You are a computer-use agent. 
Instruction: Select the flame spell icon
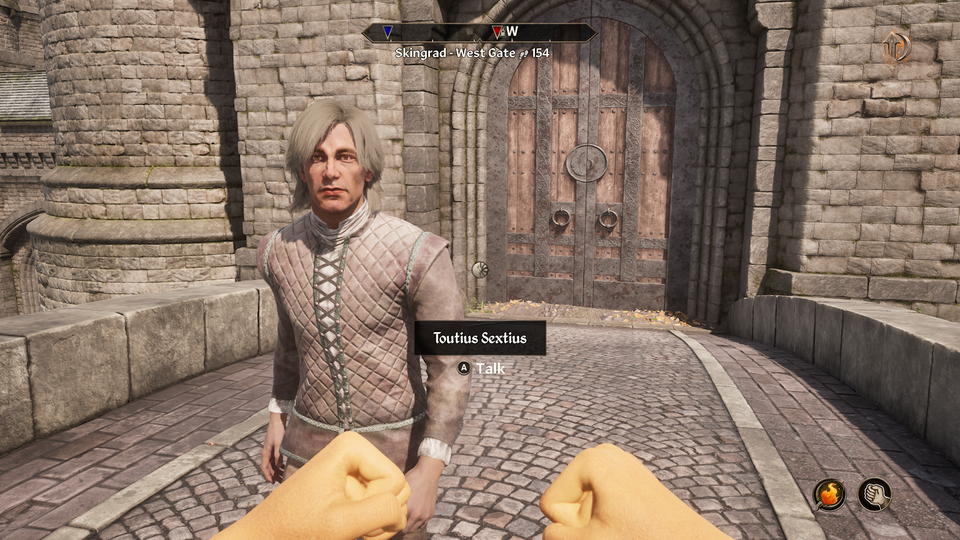(829, 494)
